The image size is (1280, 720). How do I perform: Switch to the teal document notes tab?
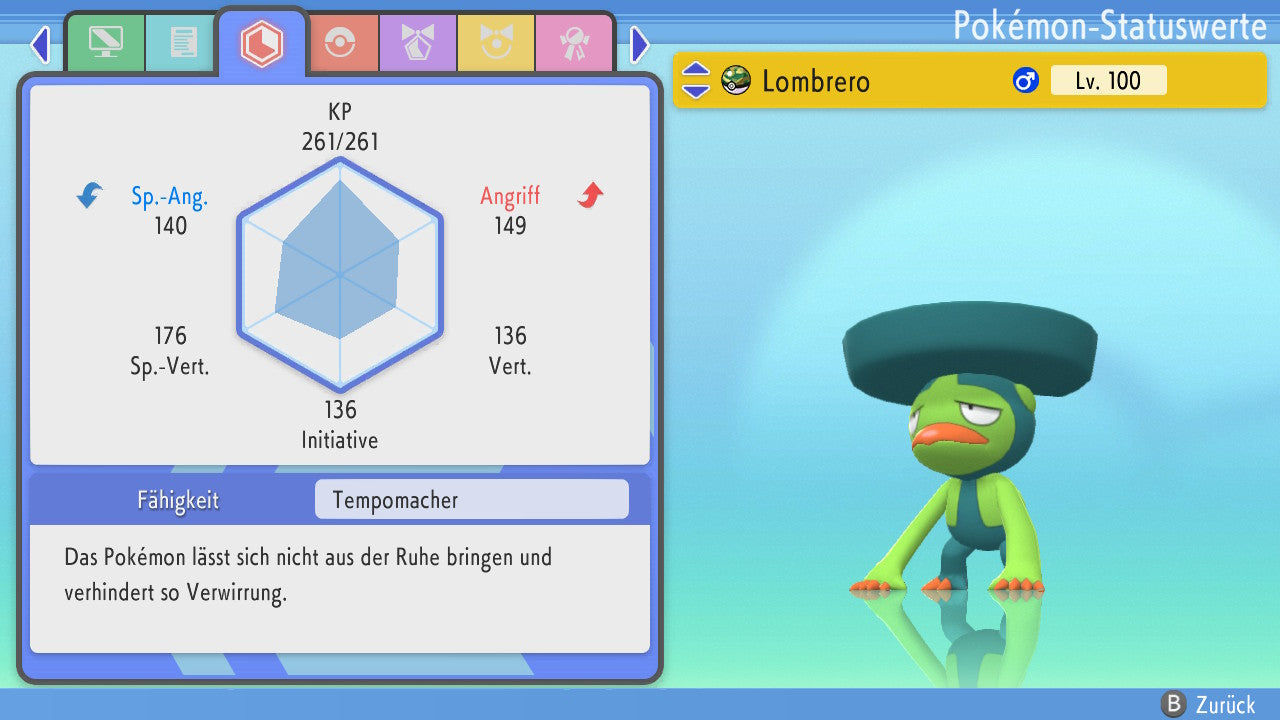(183, 44)
